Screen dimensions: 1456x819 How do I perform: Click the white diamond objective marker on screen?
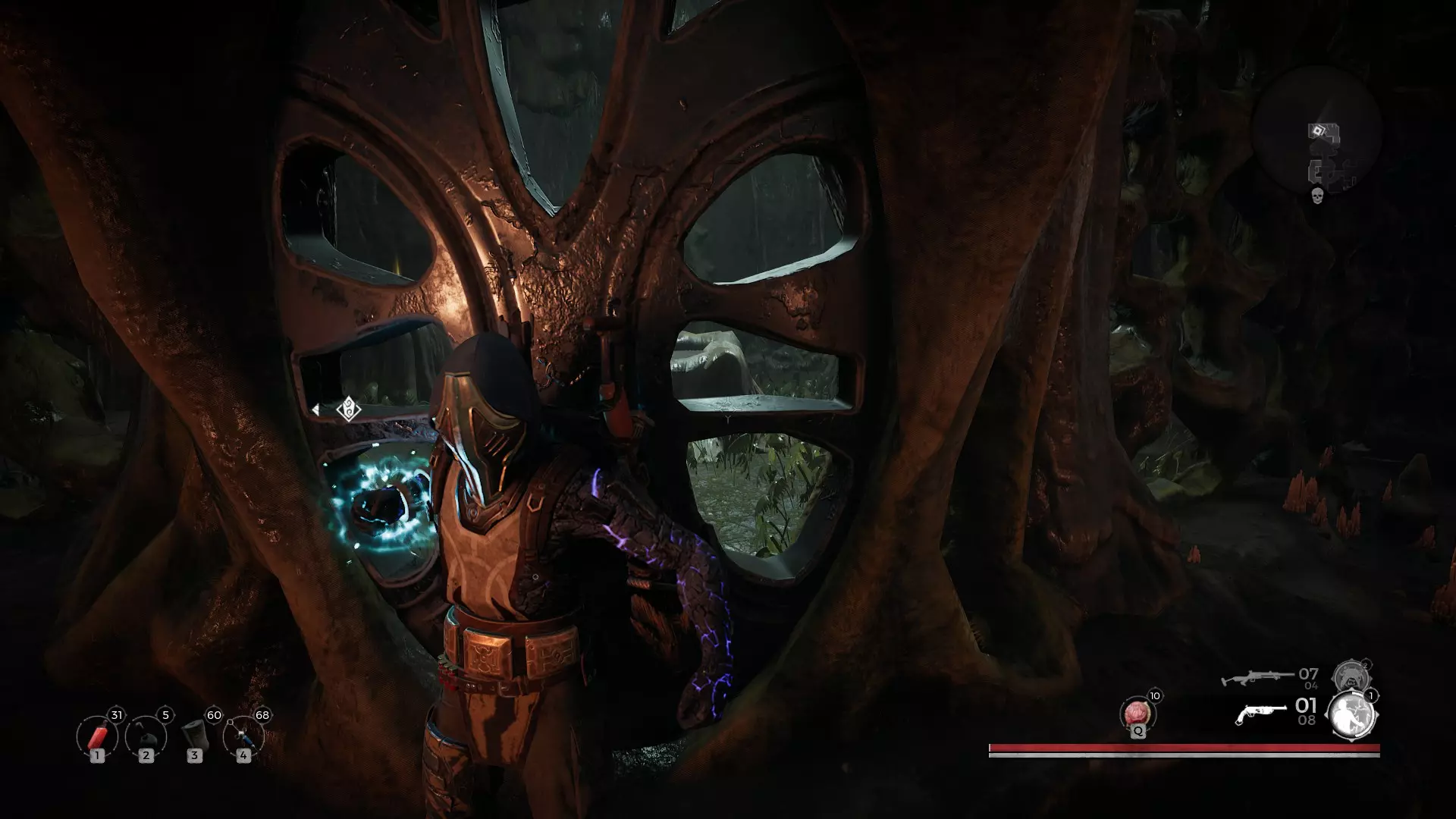click(x=348, y=409)
